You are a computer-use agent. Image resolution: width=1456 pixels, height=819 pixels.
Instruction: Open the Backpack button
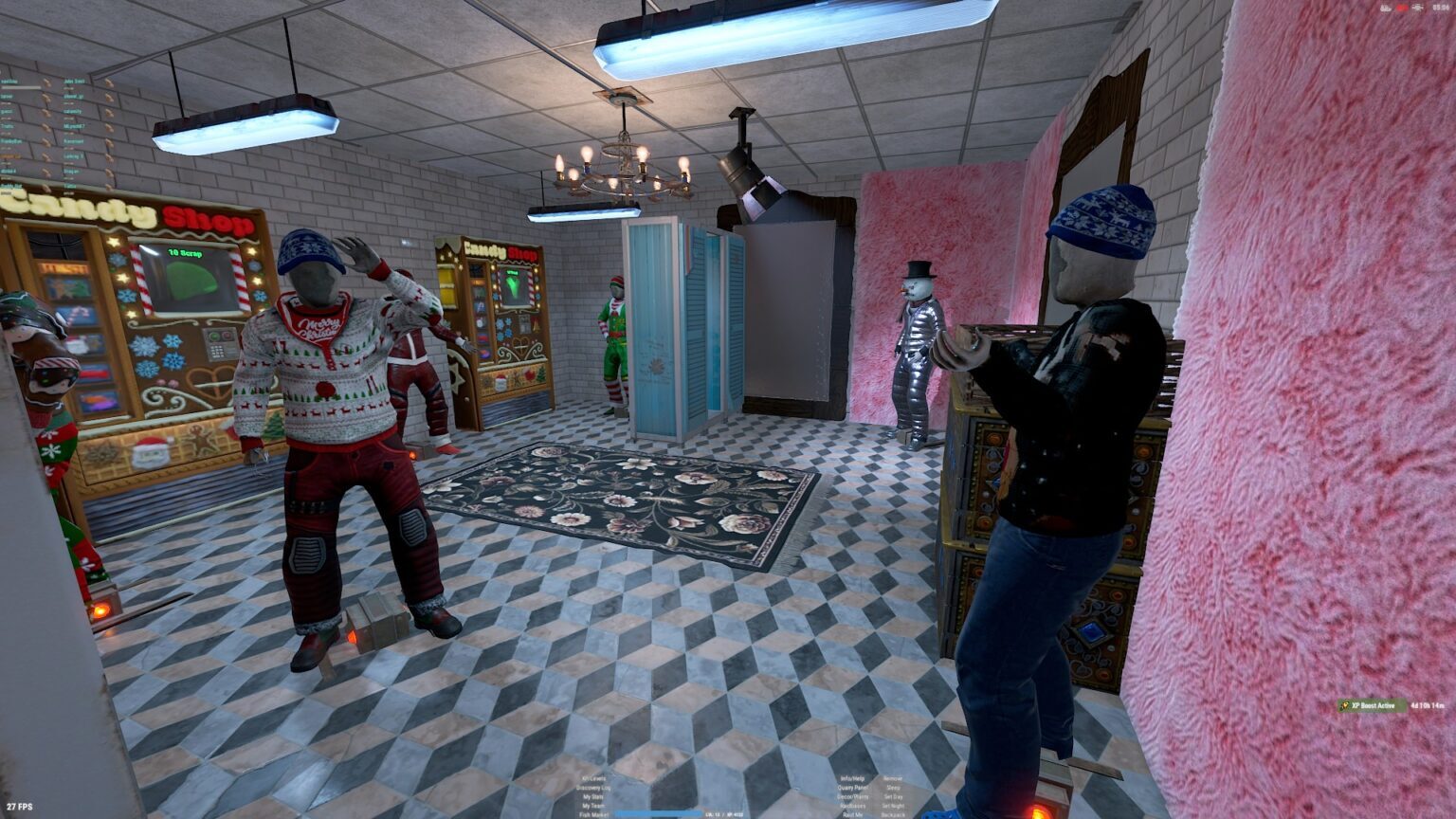[893, 814]
